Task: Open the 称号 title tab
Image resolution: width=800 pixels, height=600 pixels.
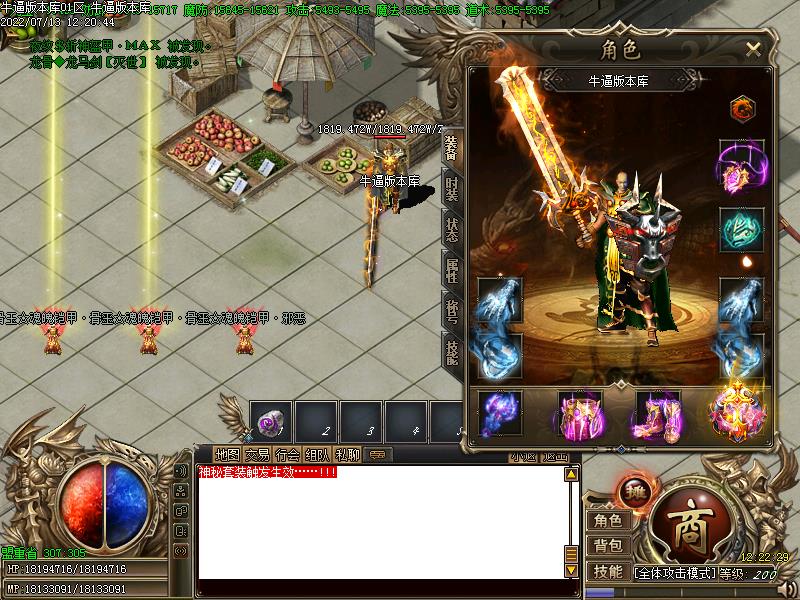Action: pos(452,309)
